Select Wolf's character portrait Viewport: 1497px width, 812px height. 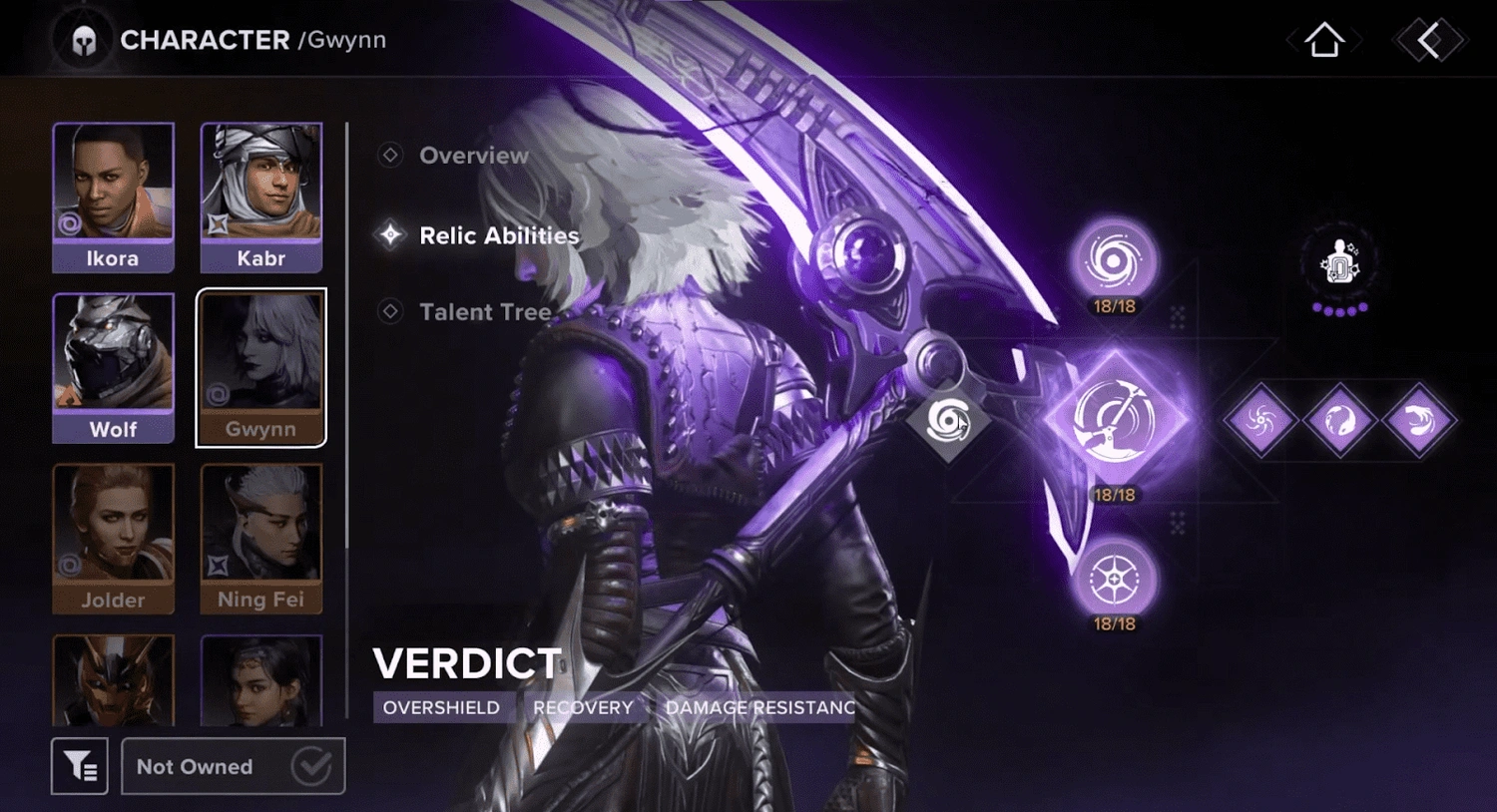pyautogui.click(x=114, y=366)
